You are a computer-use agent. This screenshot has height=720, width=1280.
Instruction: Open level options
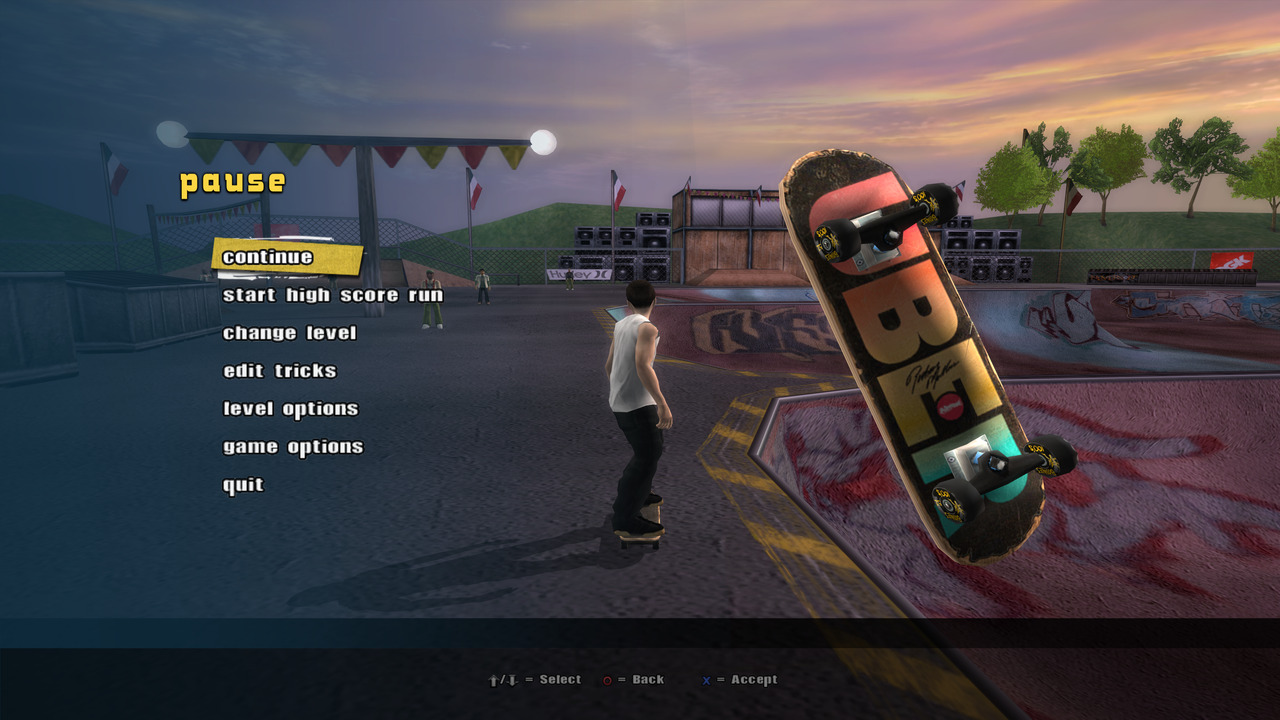290,409
